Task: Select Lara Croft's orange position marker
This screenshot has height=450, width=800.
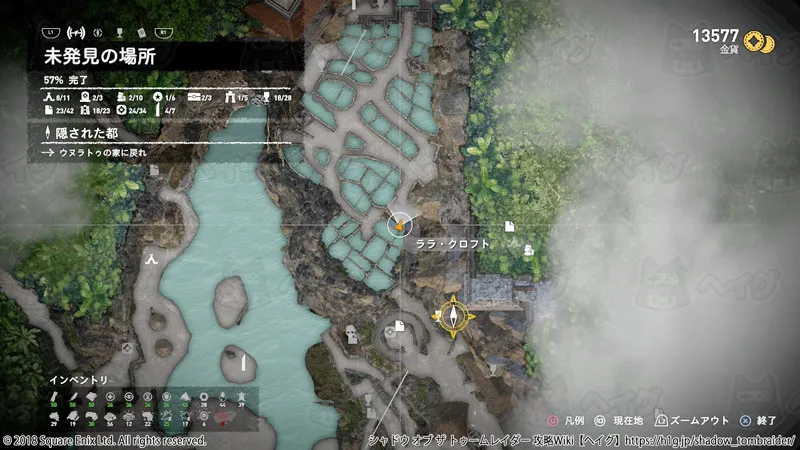Action: 399,225
